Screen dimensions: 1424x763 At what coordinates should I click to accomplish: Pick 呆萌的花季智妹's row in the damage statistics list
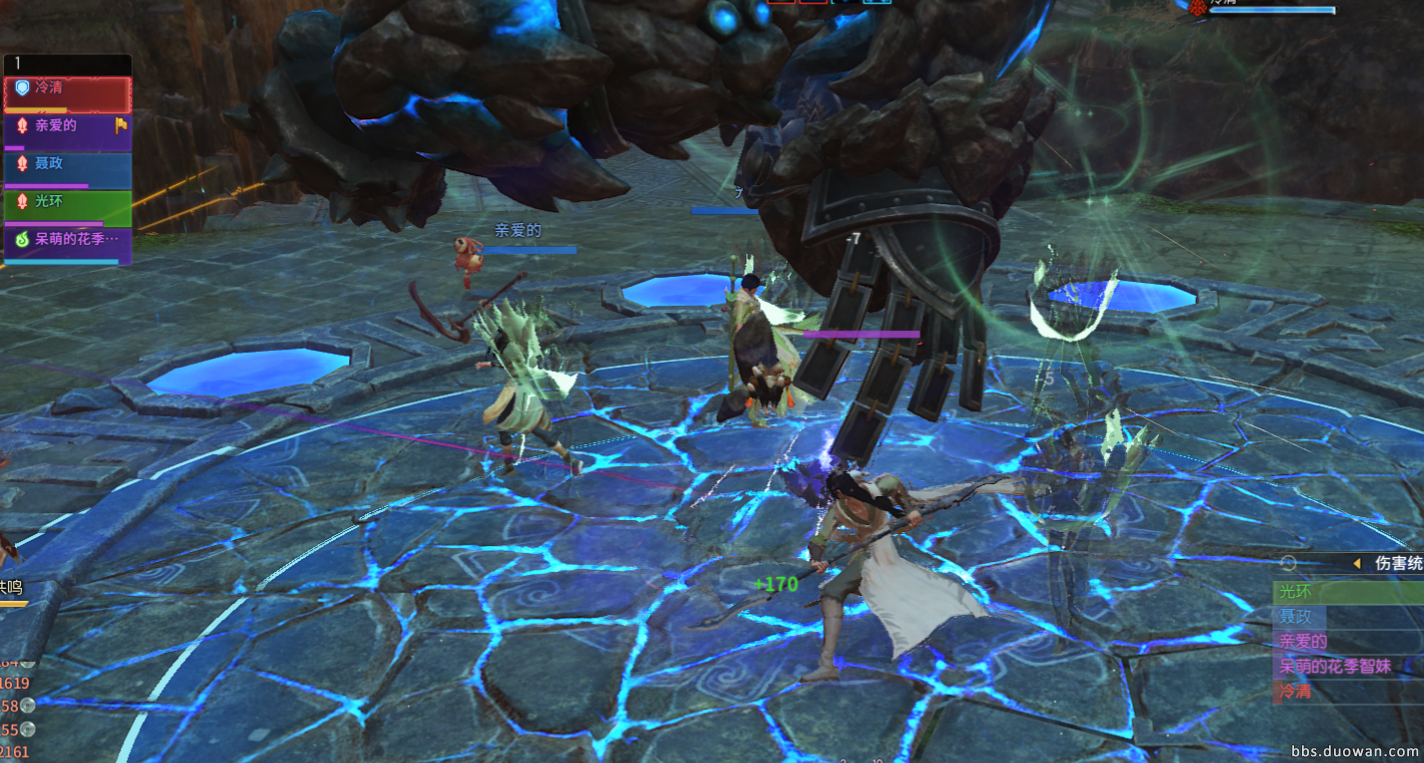(x=1347, y=666)
